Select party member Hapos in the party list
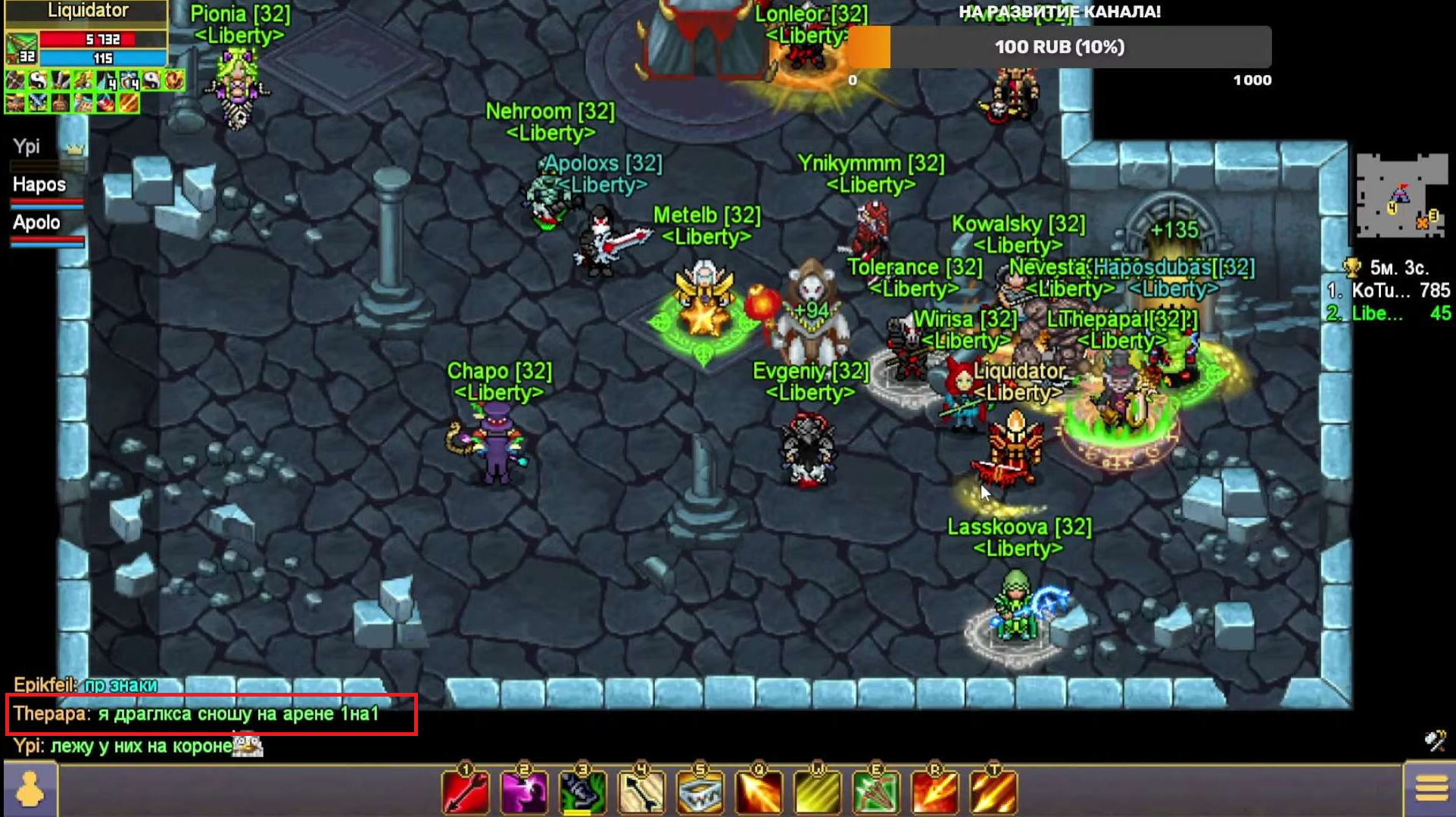Screen dimensions: 1456x817 (39, 186)
